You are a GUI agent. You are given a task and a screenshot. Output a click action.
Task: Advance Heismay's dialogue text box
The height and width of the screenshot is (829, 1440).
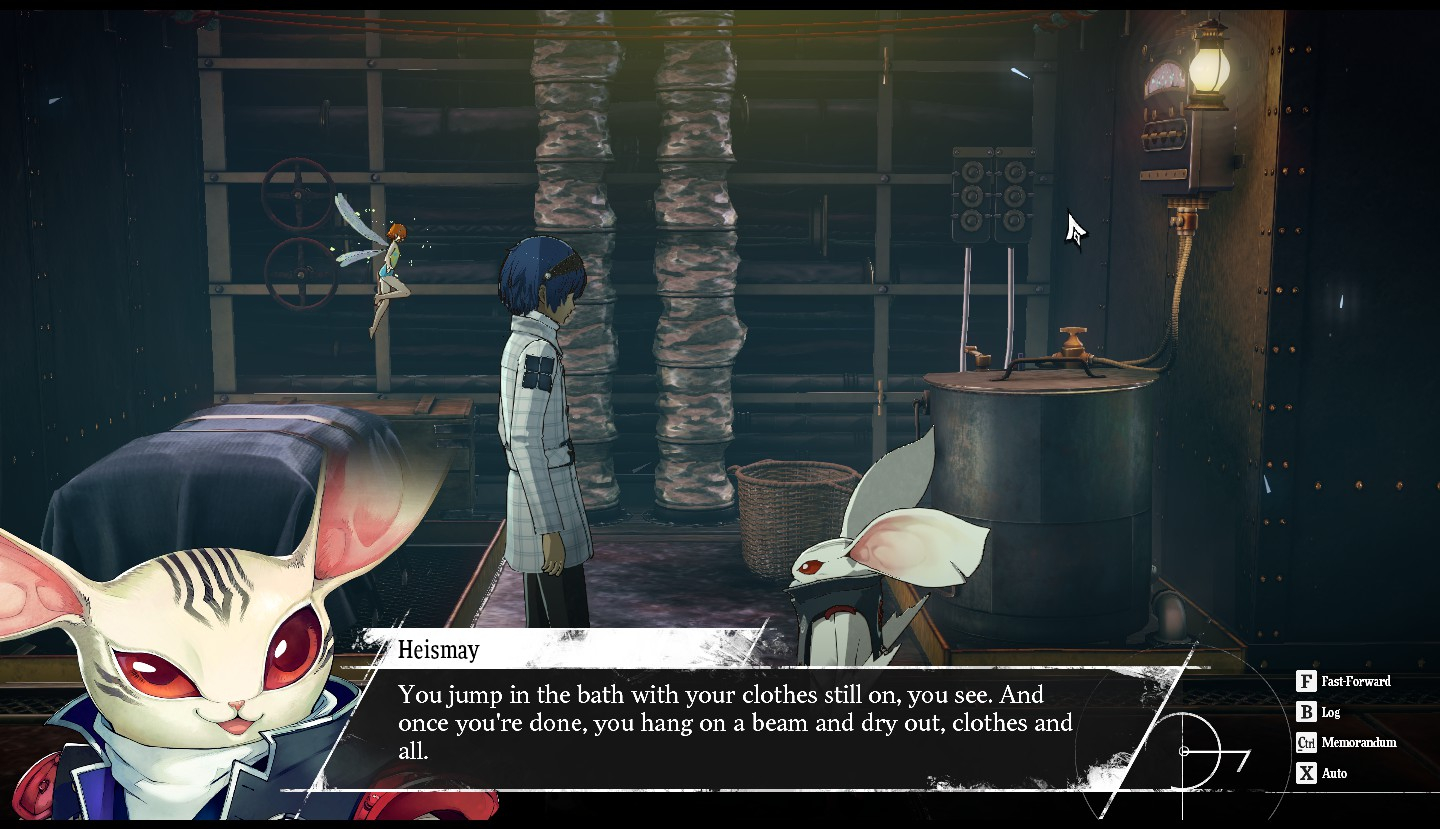coord(734,722)
